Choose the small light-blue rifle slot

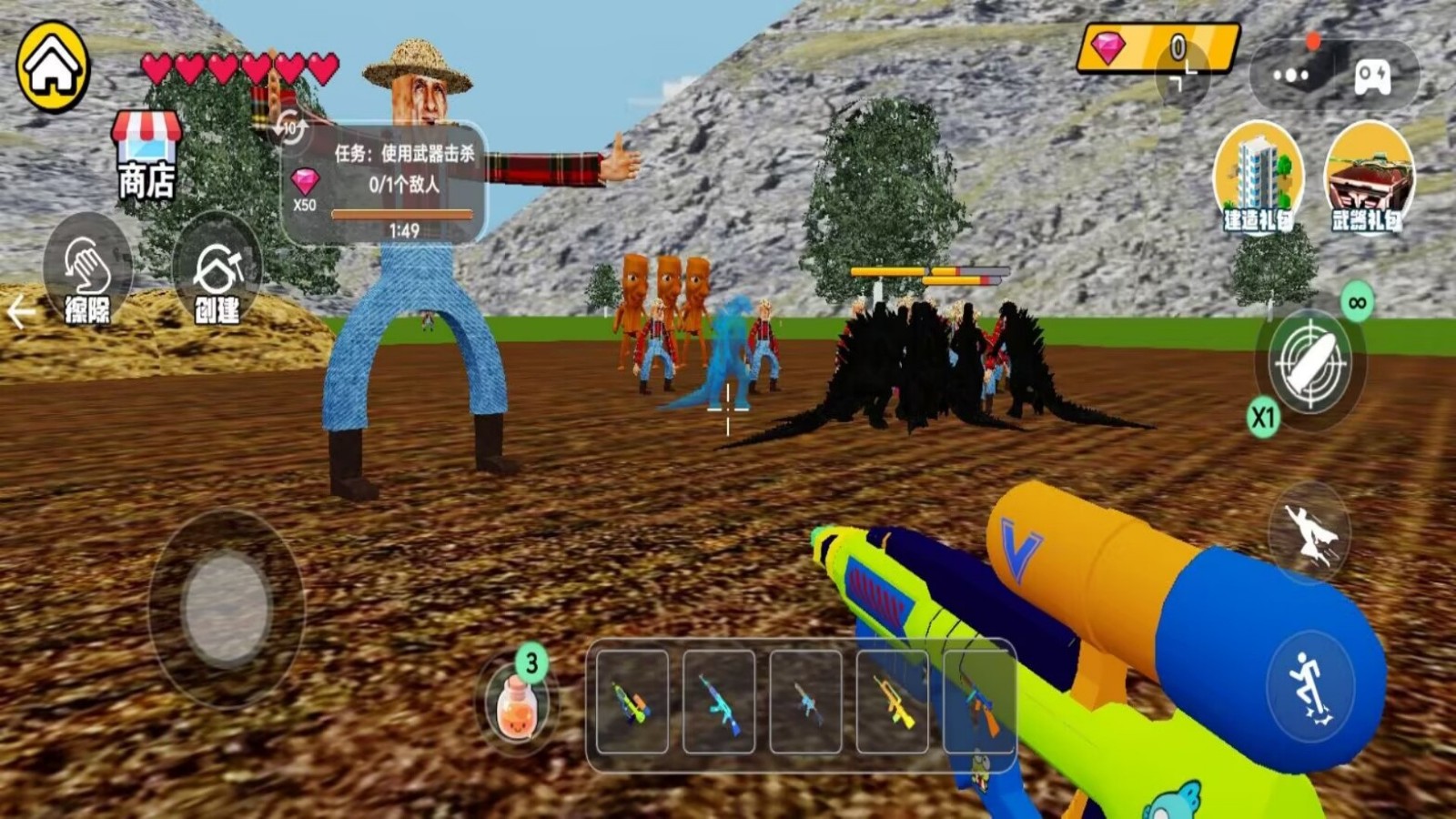tap(805, 702)
